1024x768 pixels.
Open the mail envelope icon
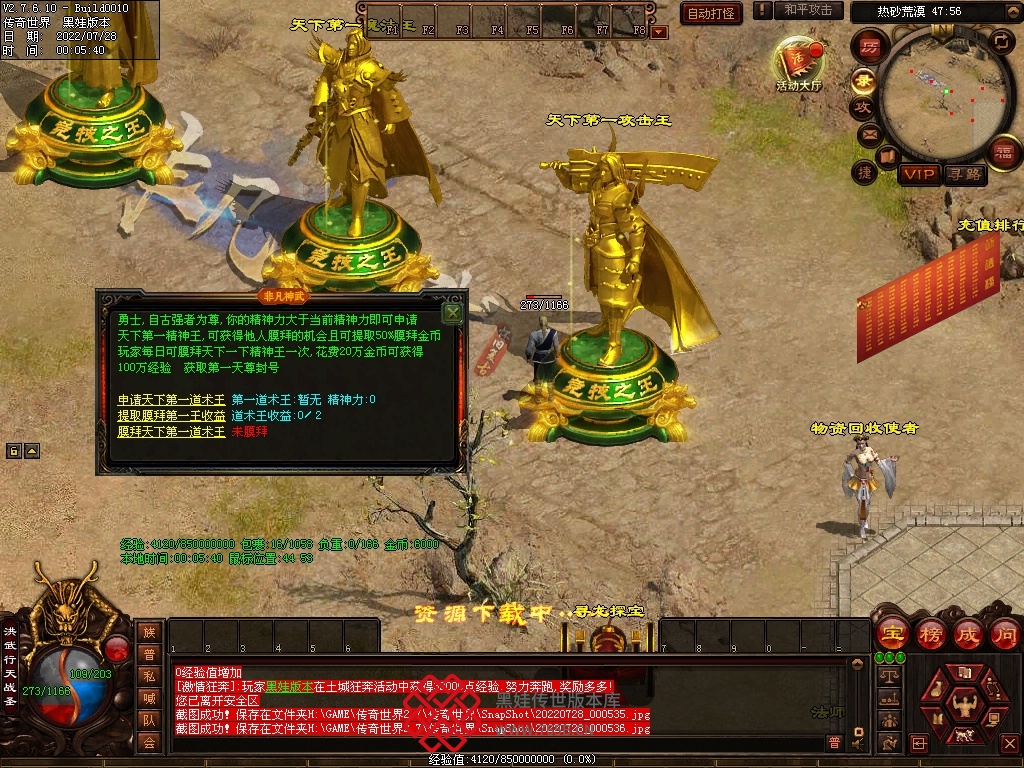[868, 133]
